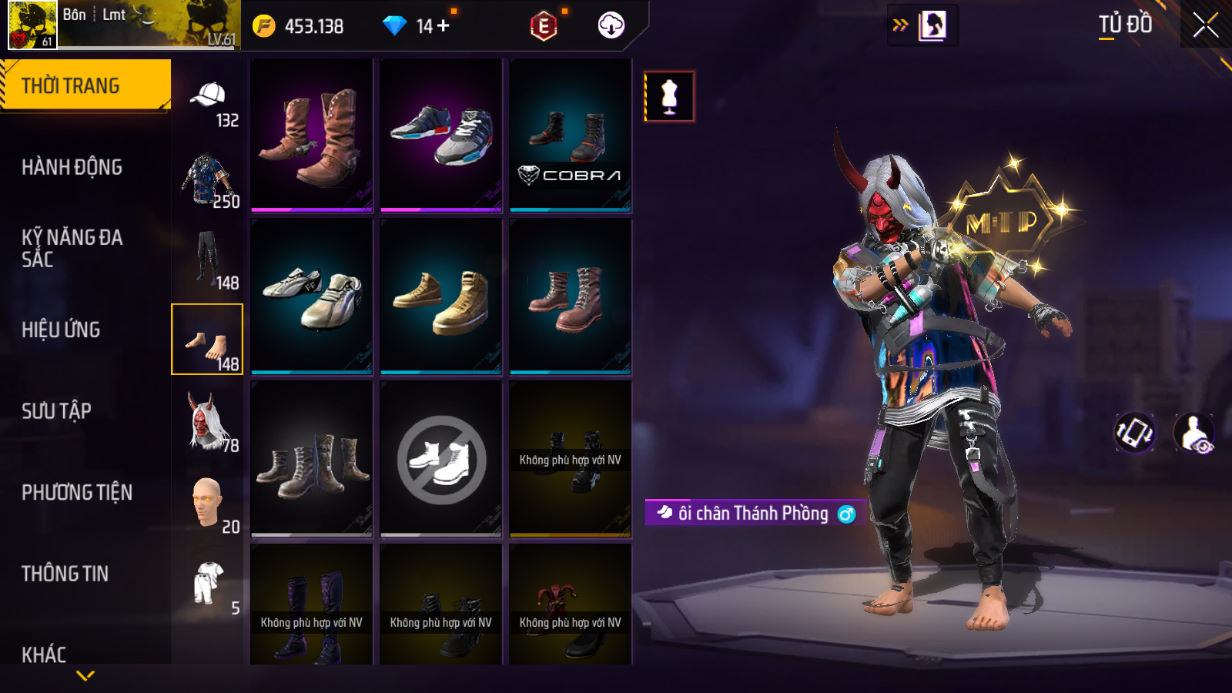Image resolution: width=1232 pixels, height=693 pixels.
Task: Open the PHƯƠNG TIỆN tab
Action: (77, 492)
